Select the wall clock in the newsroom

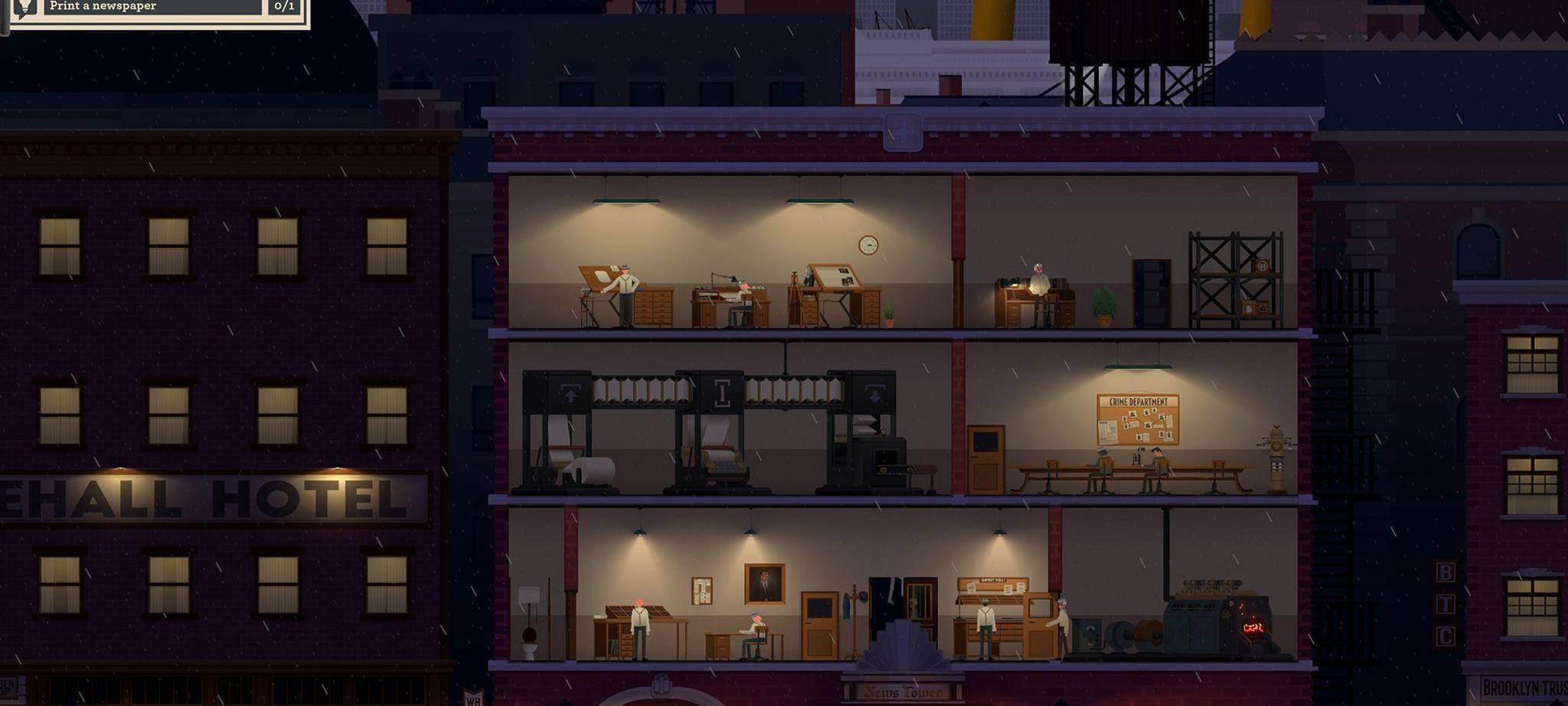click(866, 244)
